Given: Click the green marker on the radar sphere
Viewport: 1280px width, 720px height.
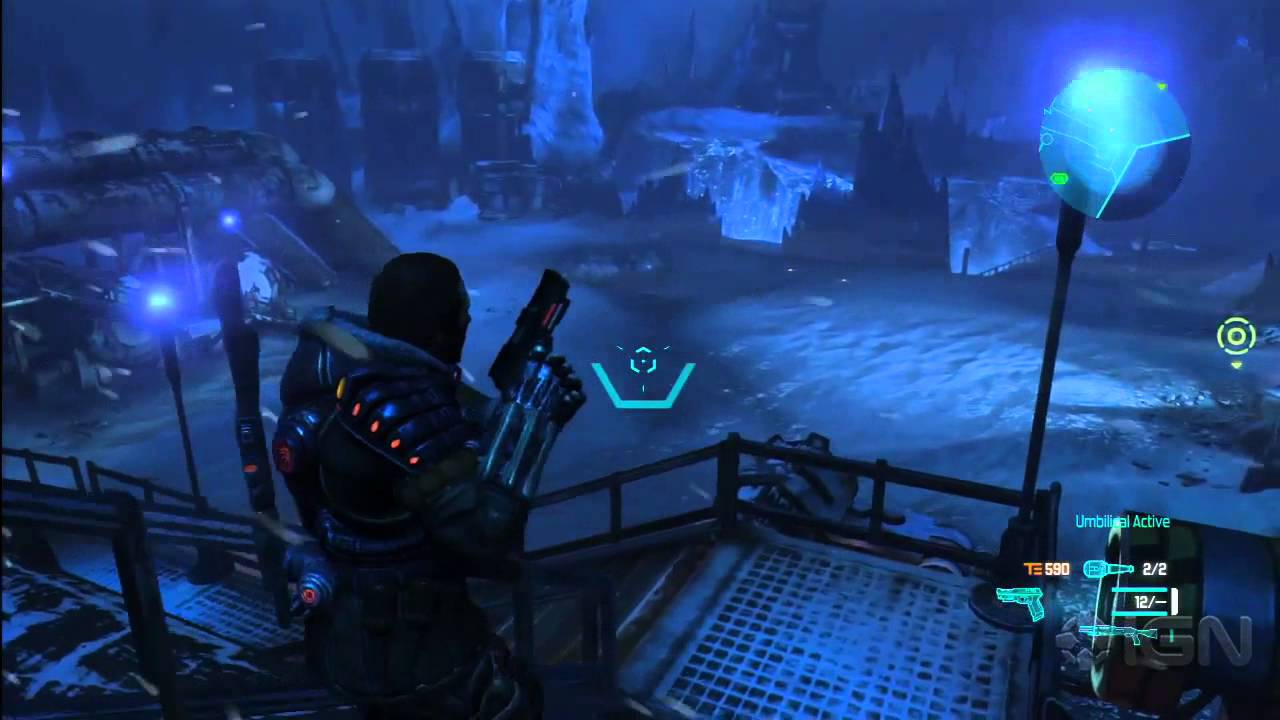Looking at the screenshot, I should (1059, 177).
